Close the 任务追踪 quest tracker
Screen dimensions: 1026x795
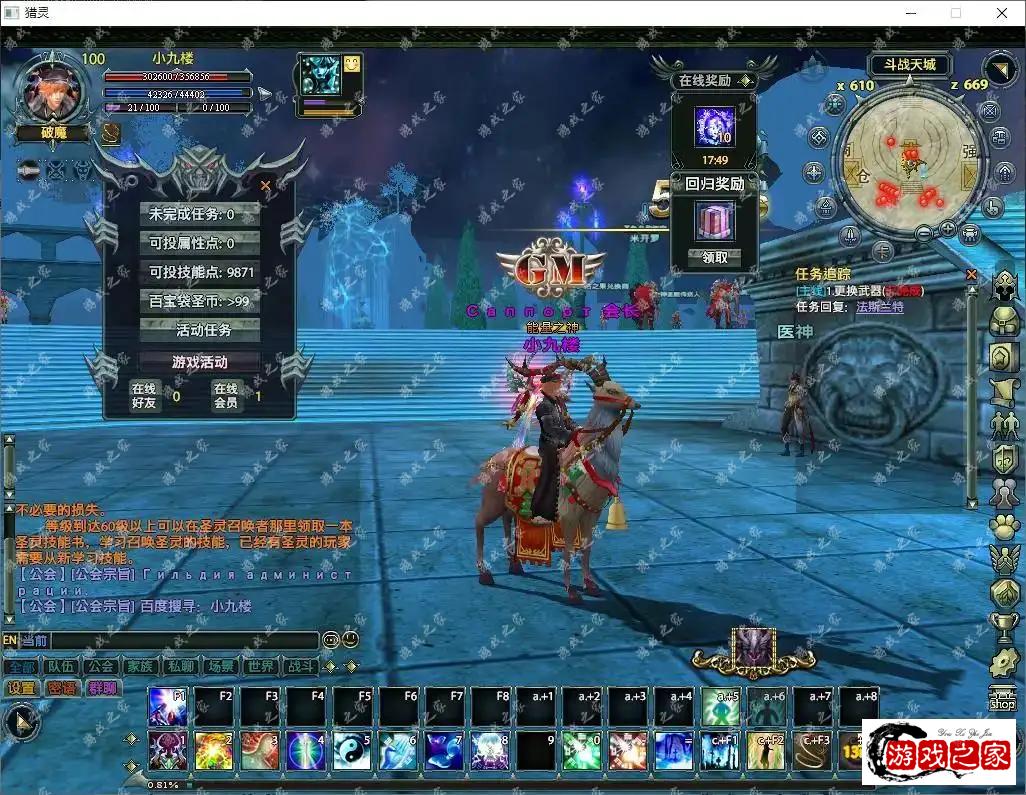pyautogui.click(x=971, y=274)
